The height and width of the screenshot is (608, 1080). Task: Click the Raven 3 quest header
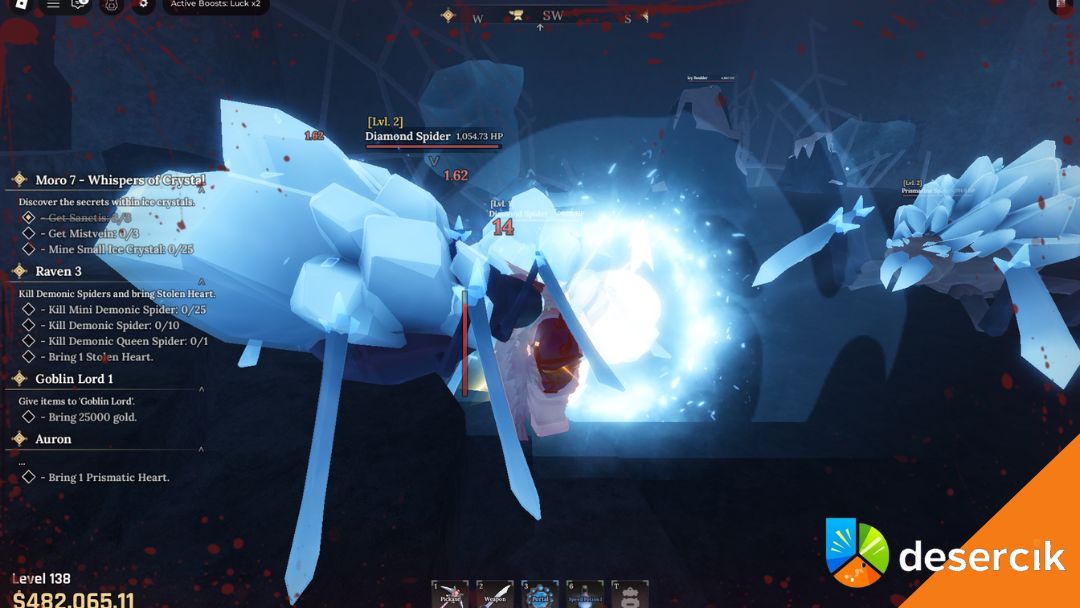pos(58,271)
